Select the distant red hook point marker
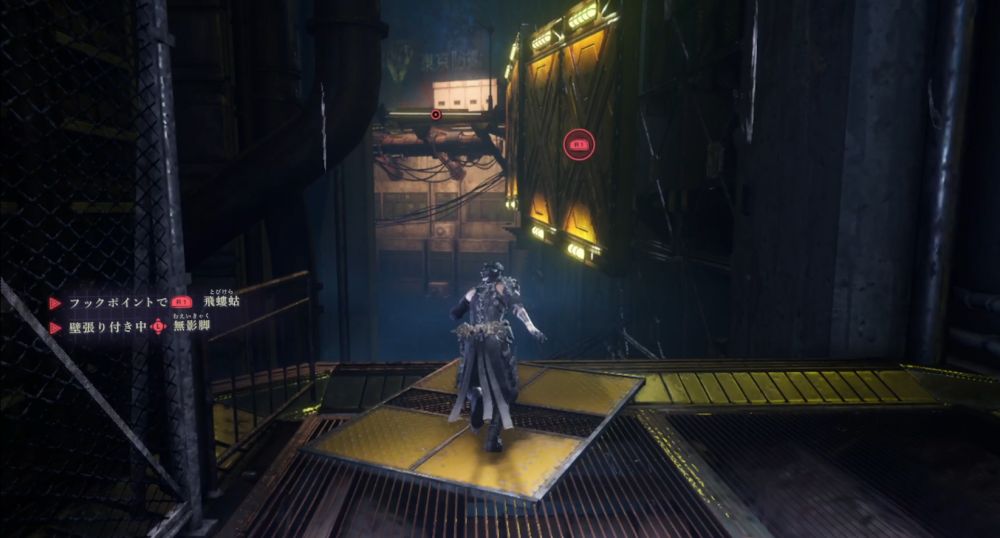This screenshot has height=538, width=1000. pyautogui.click(x=436, y=115)
